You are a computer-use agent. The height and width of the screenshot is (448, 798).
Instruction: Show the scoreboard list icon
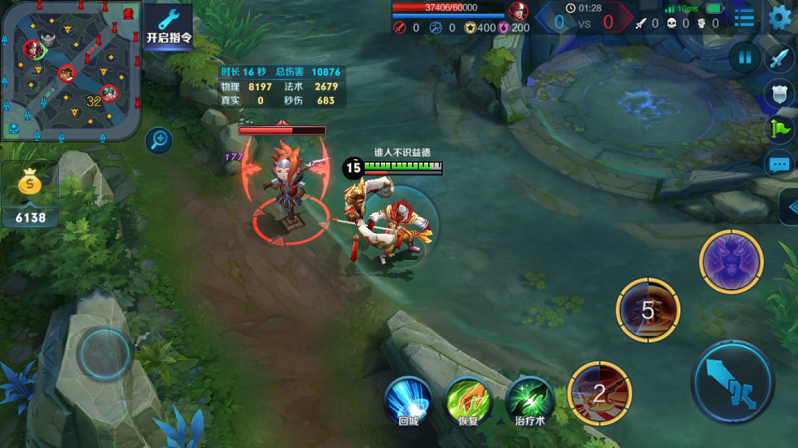coord(745,18)
